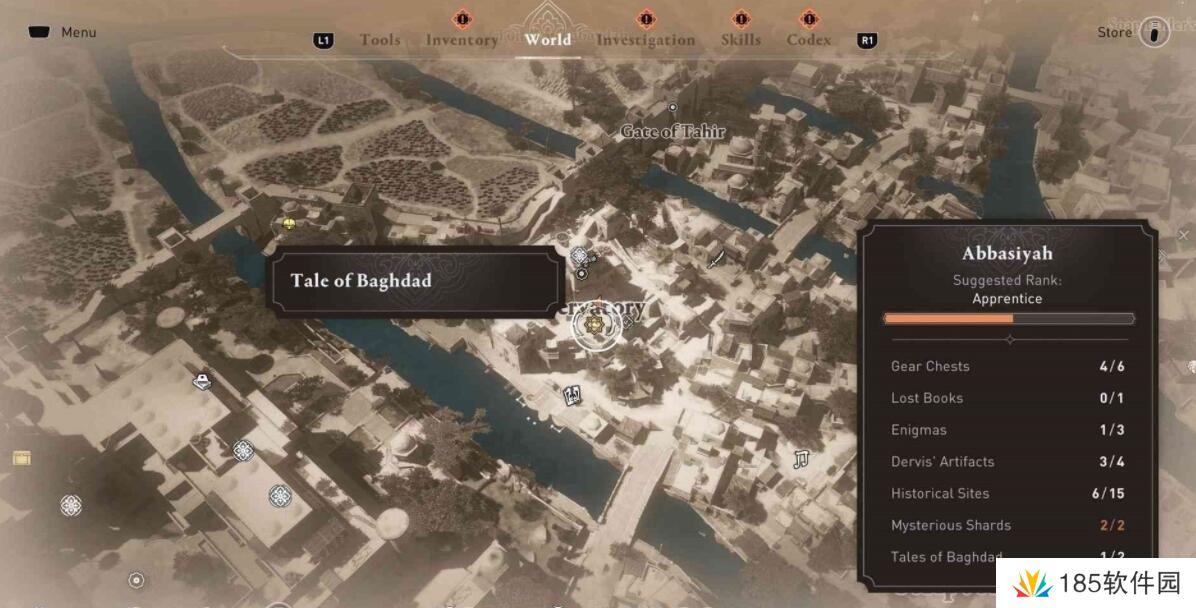Switch to the Investigation tab

click(x=645, y=40)
